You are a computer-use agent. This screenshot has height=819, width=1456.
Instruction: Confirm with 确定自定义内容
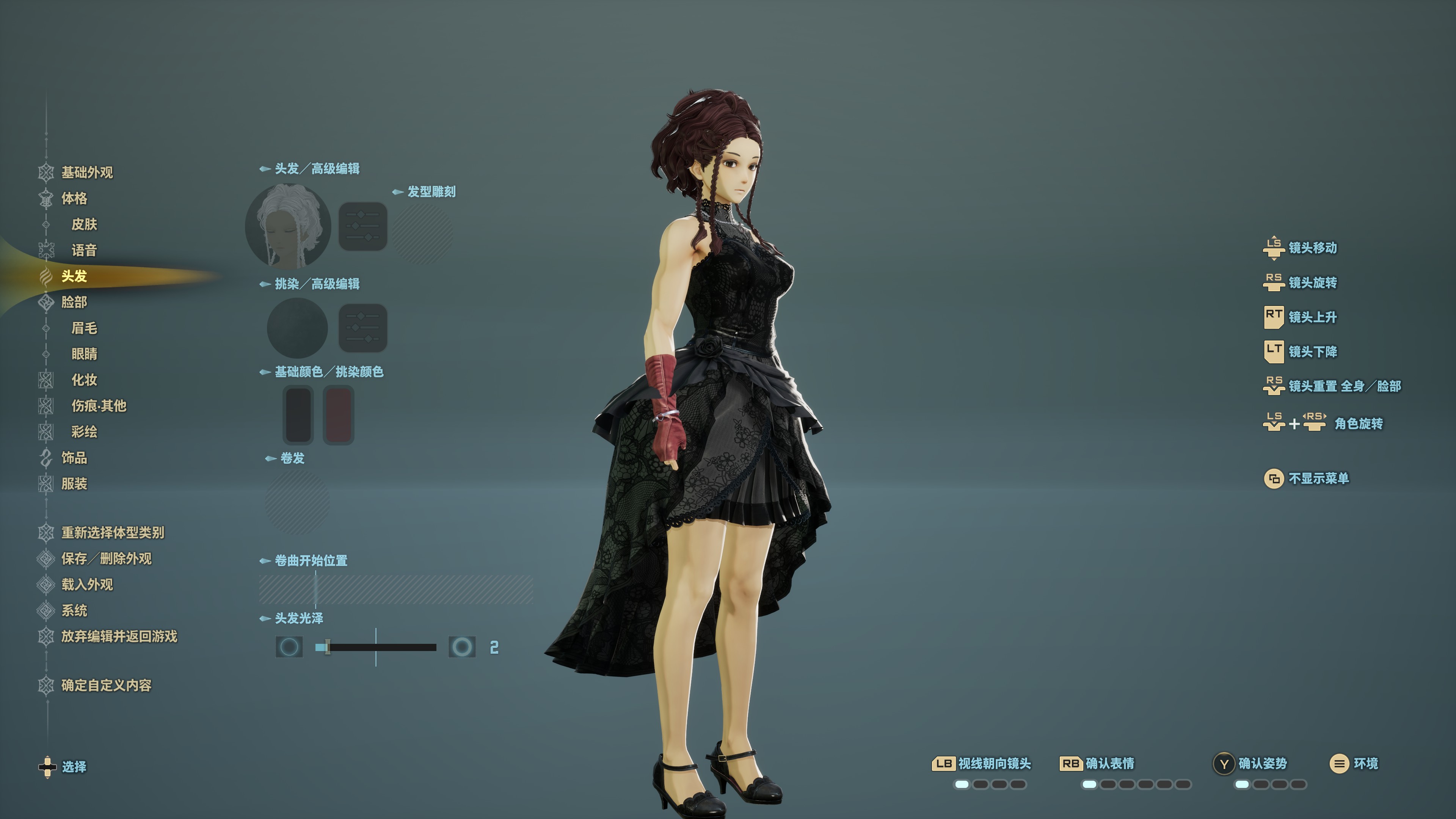pos(106,686)
